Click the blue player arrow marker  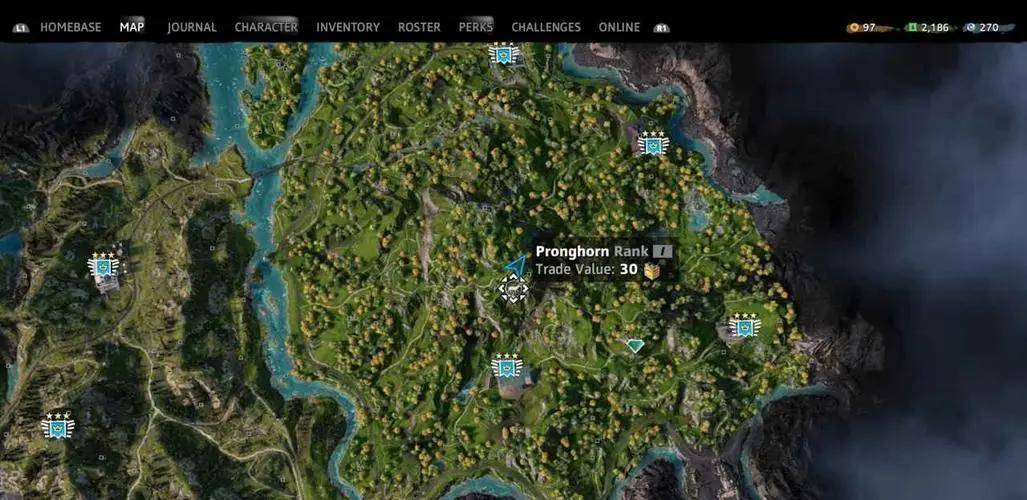tap(516, 266)
